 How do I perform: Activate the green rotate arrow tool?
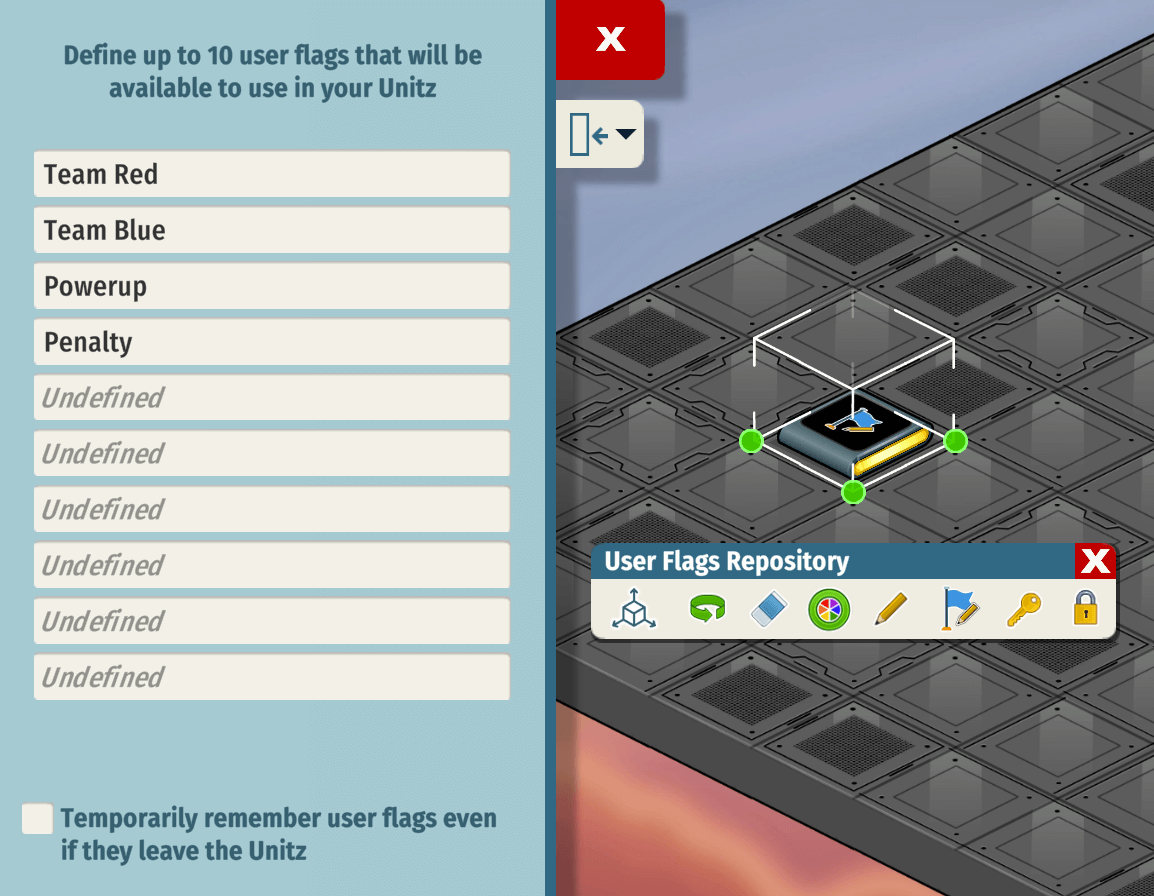[707, 608]
